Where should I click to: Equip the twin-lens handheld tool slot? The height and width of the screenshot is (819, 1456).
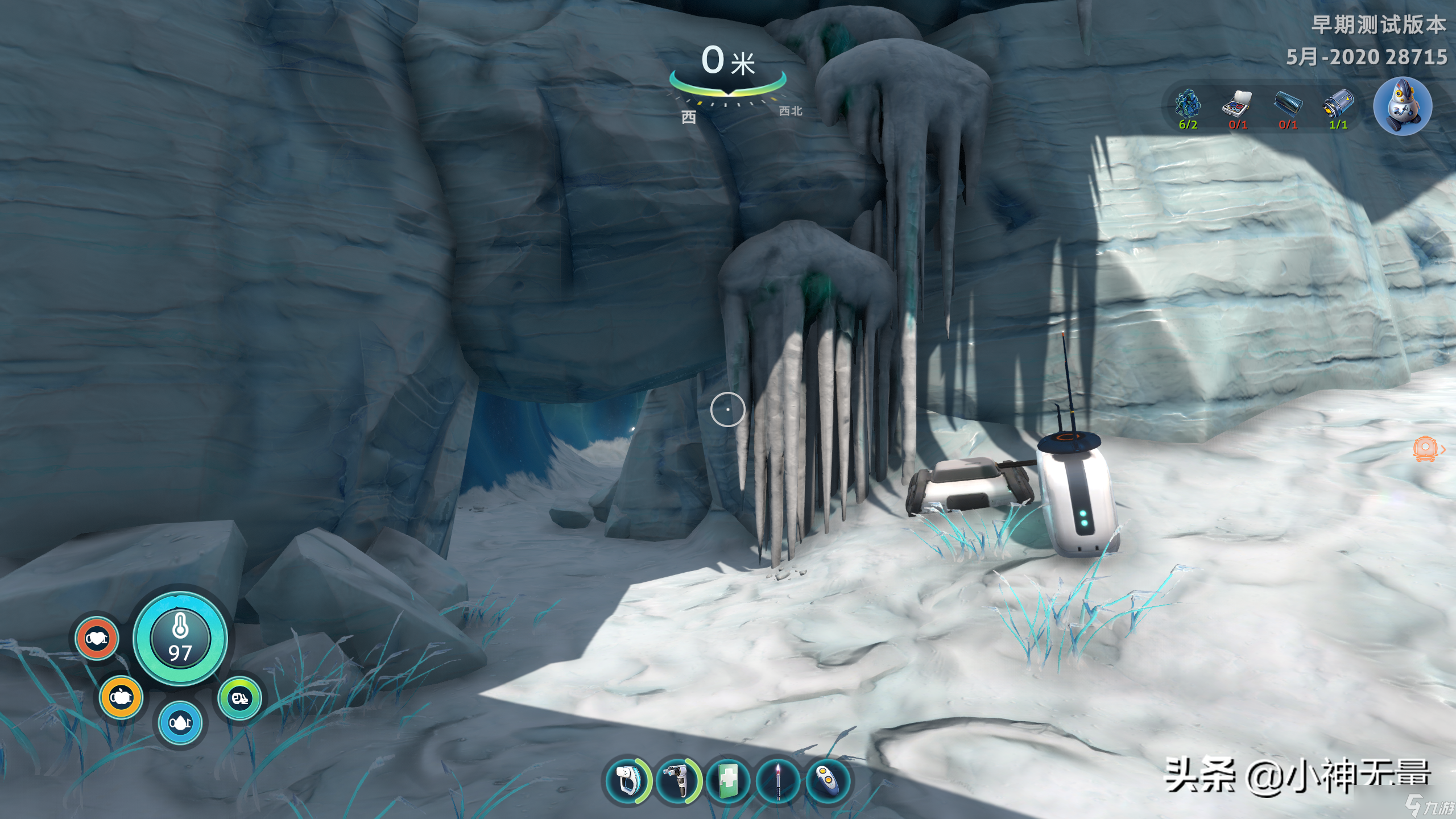click(x=679, y=780)
